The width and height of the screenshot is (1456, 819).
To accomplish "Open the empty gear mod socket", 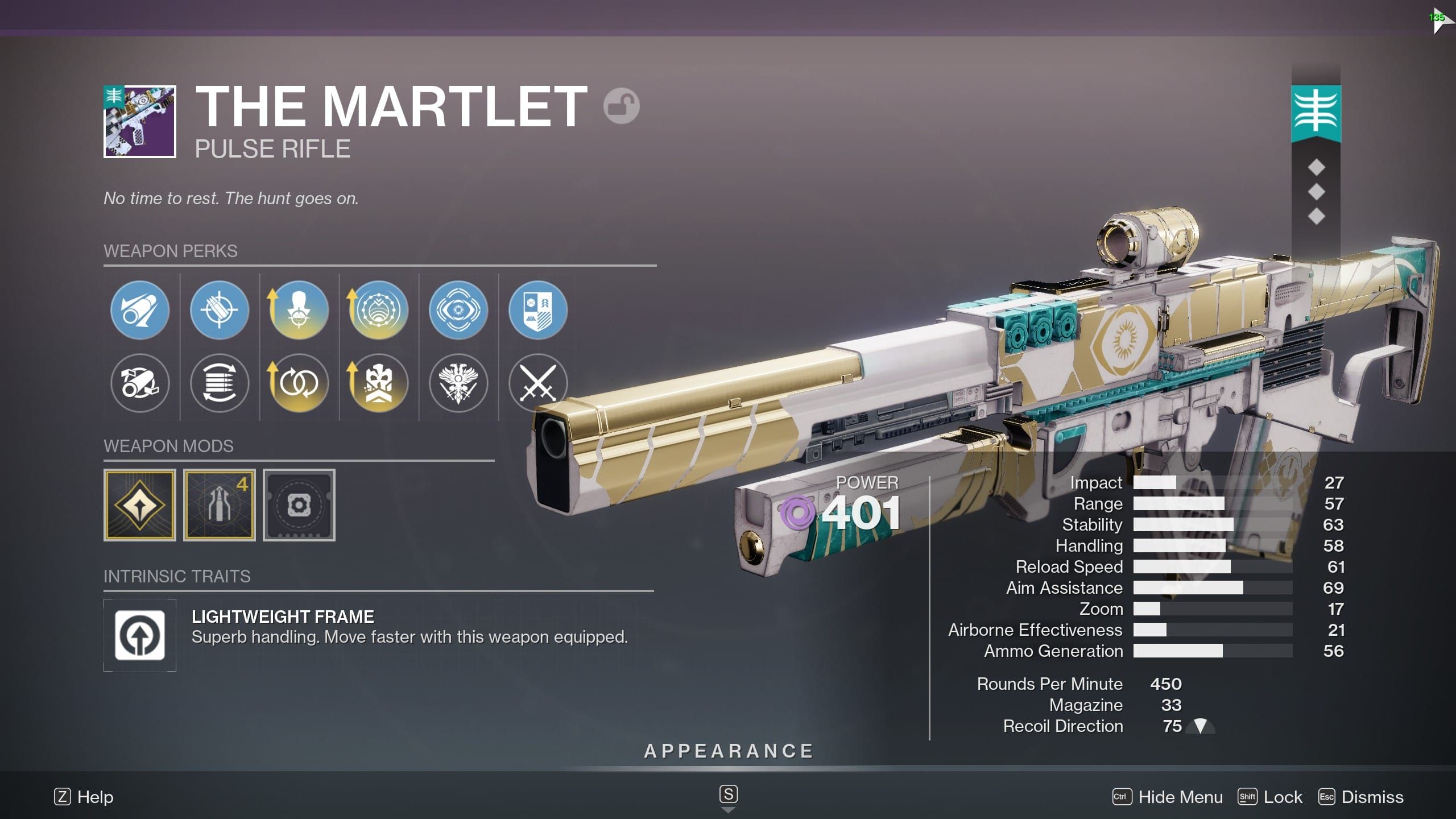I will coord(299,505).
